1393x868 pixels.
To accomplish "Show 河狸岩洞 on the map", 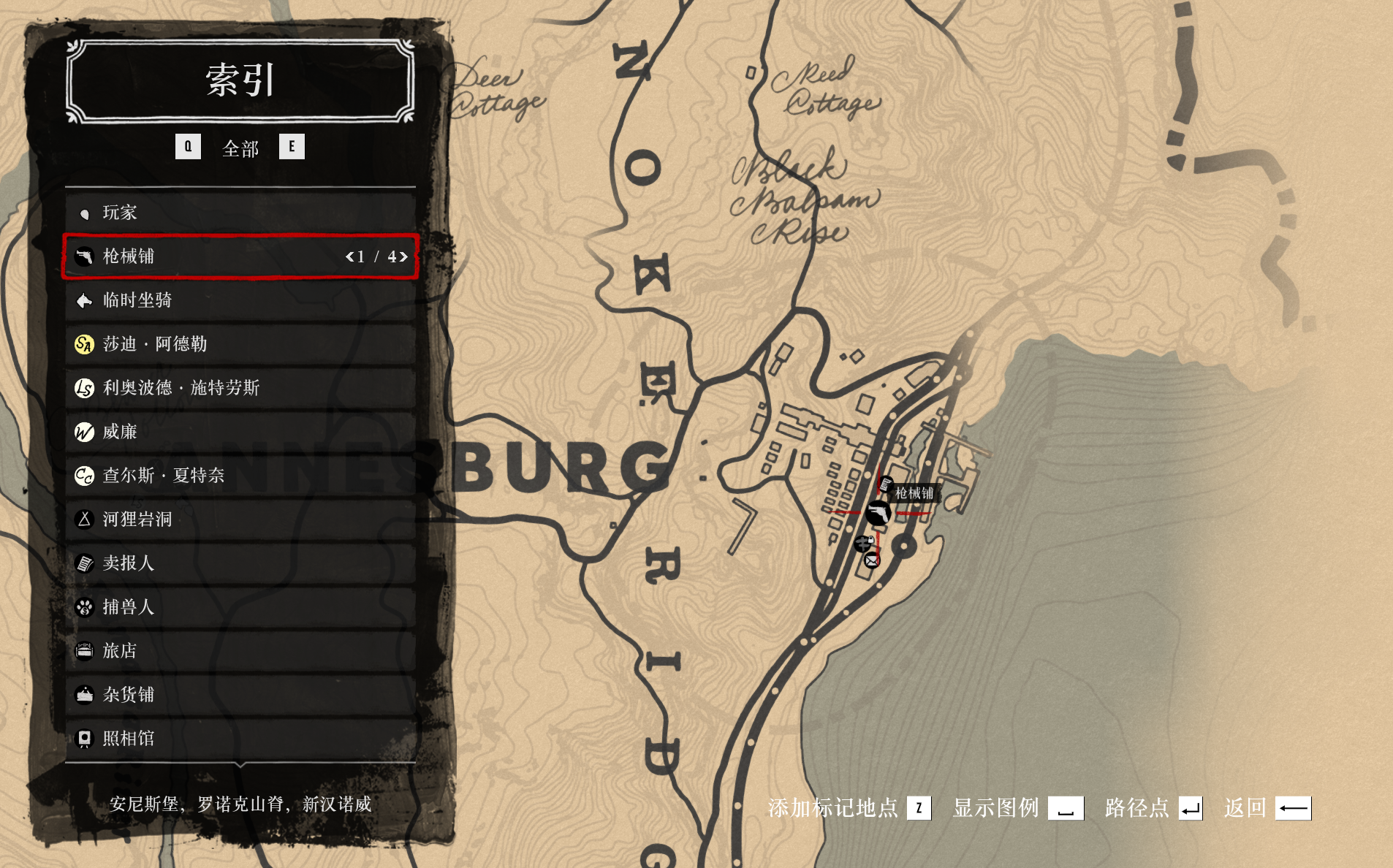I will tap(240, 519).
